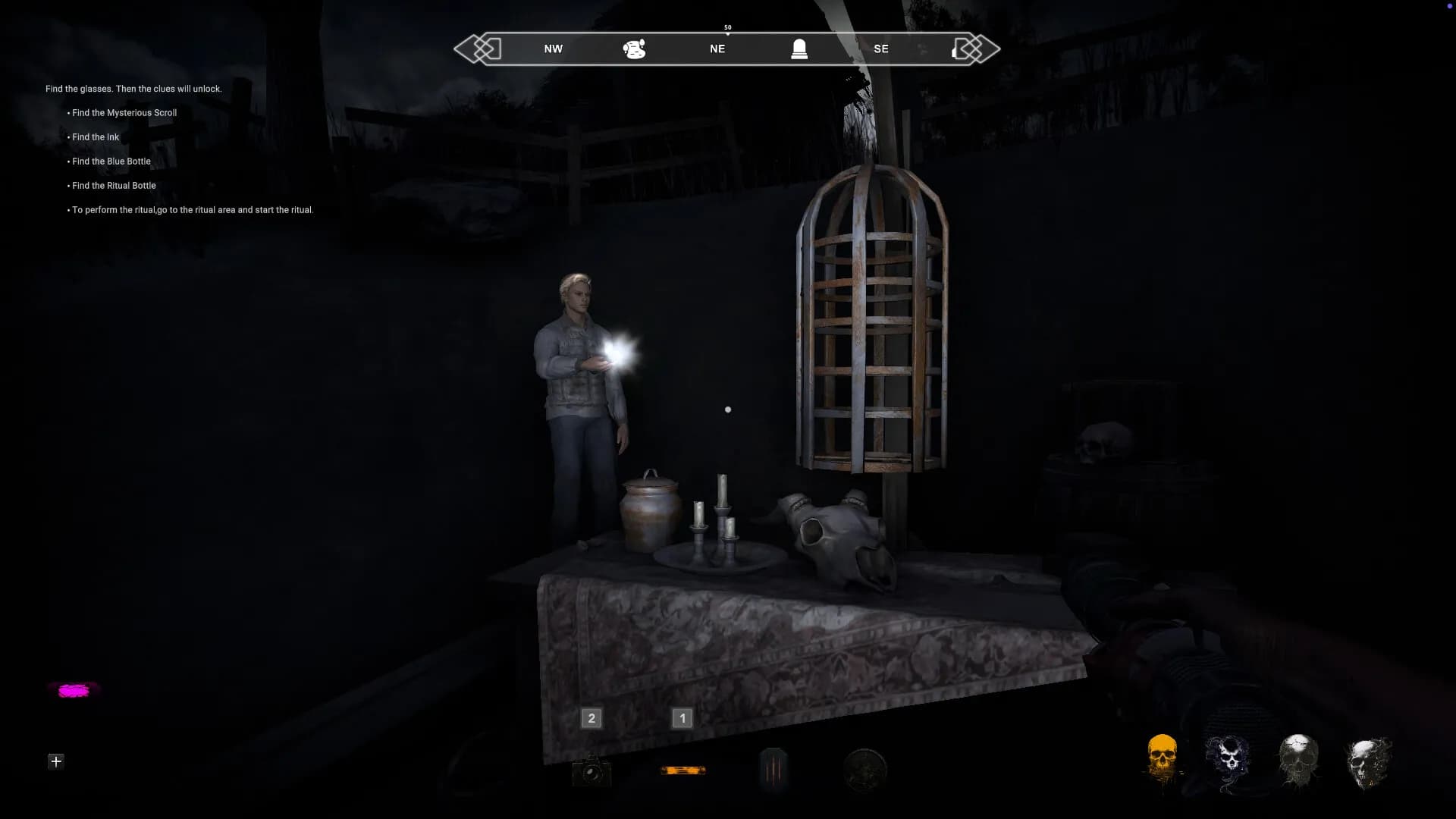
Task: Select hotbar slot 1
Action: [682, 718]
